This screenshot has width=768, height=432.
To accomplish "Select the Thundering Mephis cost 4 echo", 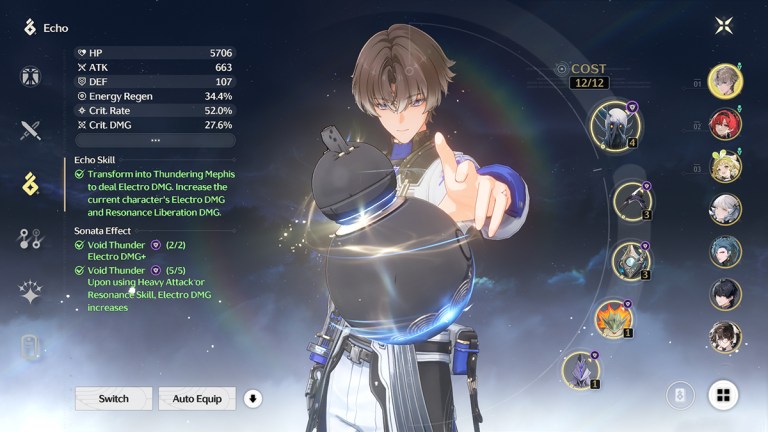I will [x=614, y=124].
